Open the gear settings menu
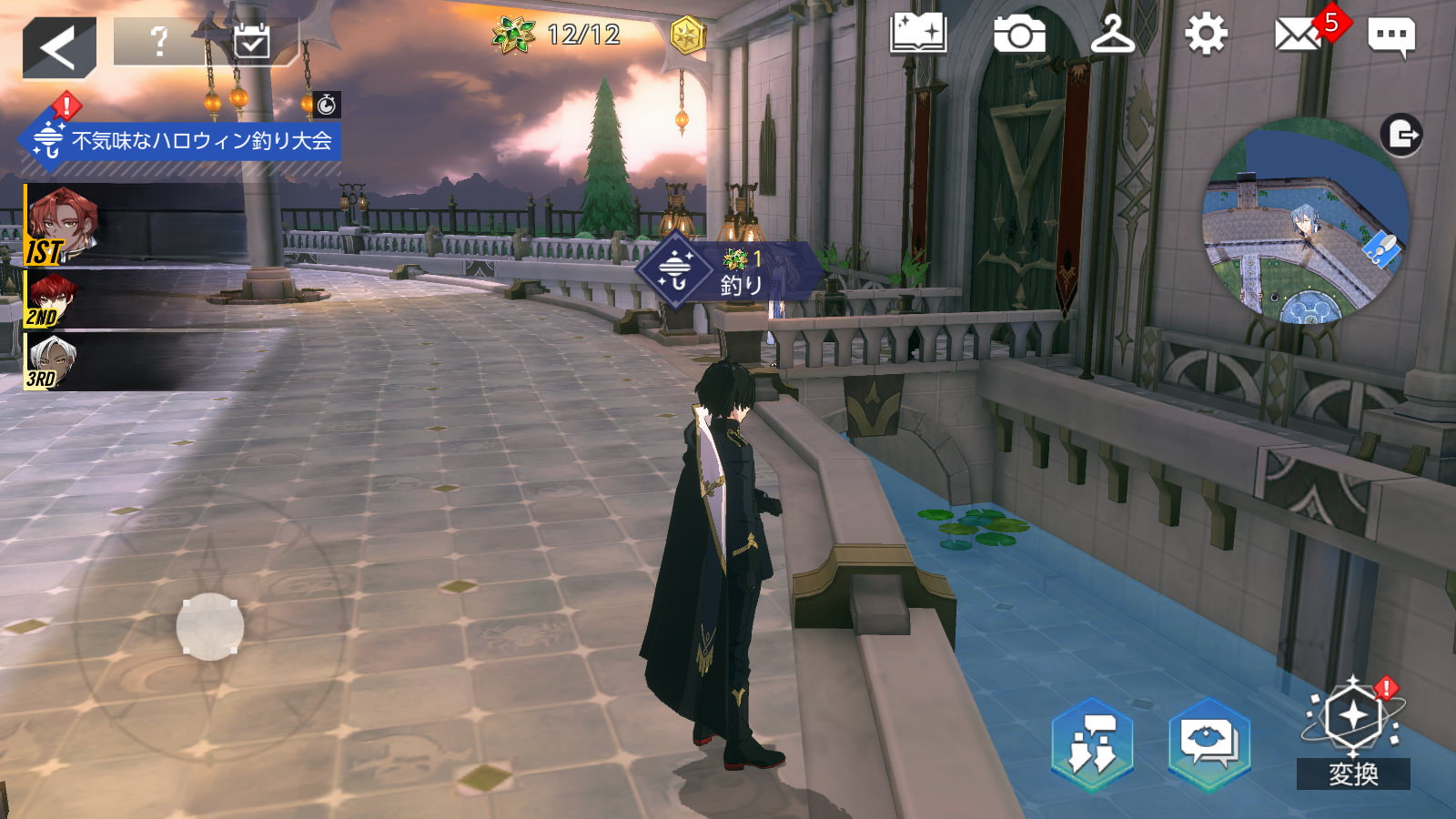The image size is (1456, 819). click(1206, 35)
